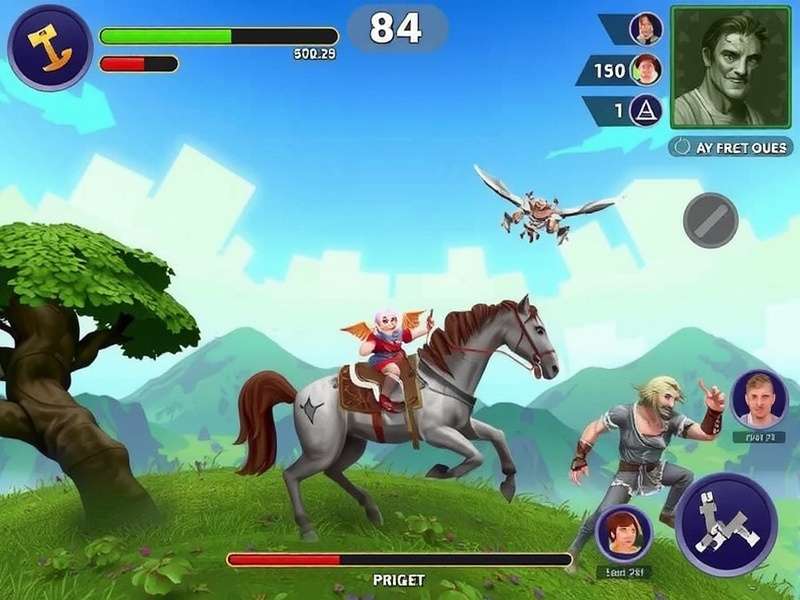Activate the large crossed-weapons attack button

pos(726,523)
